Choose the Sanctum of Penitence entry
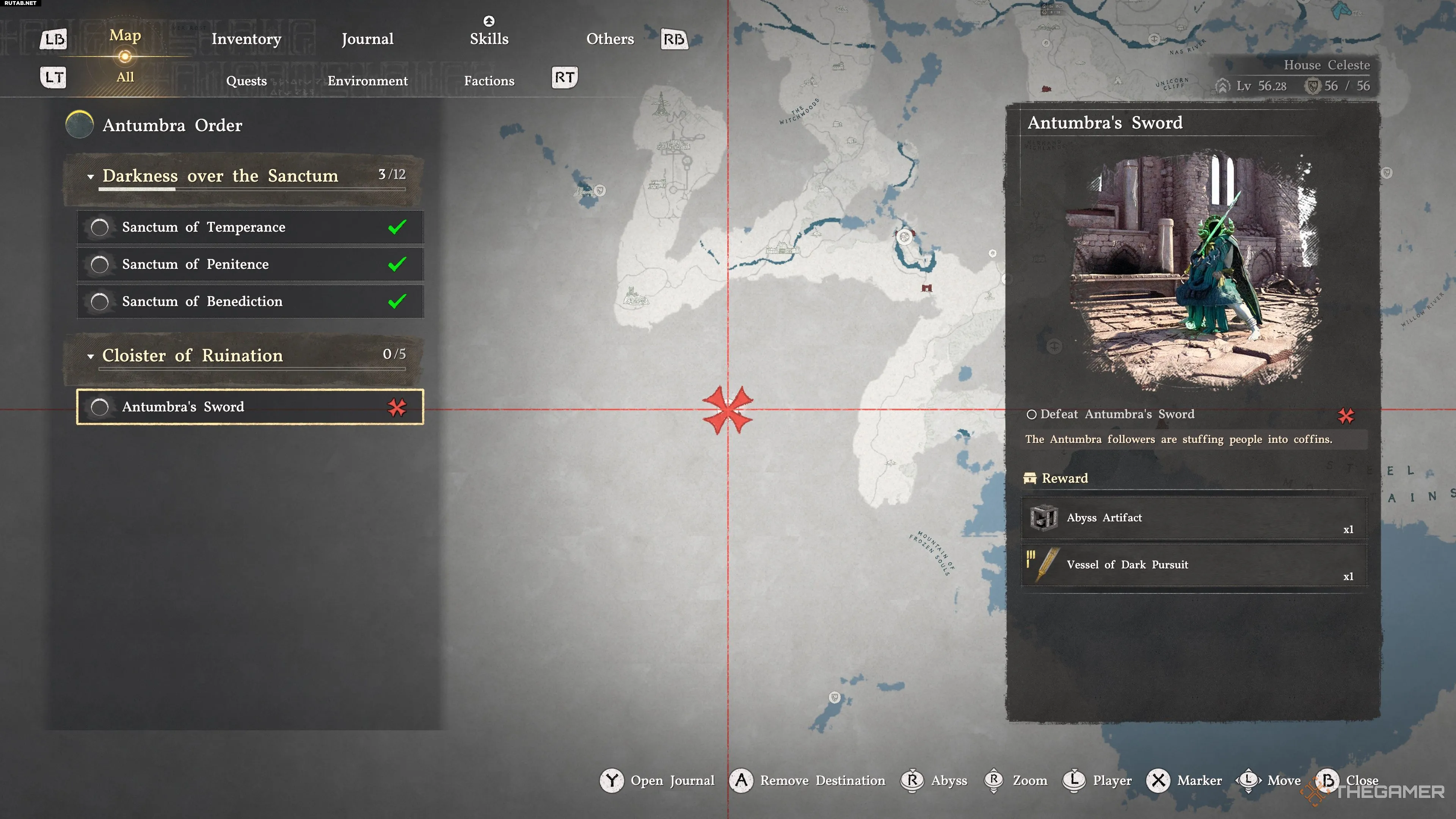Image resolution: width=1456 pixels, height=819 pixels. (250, 265)
